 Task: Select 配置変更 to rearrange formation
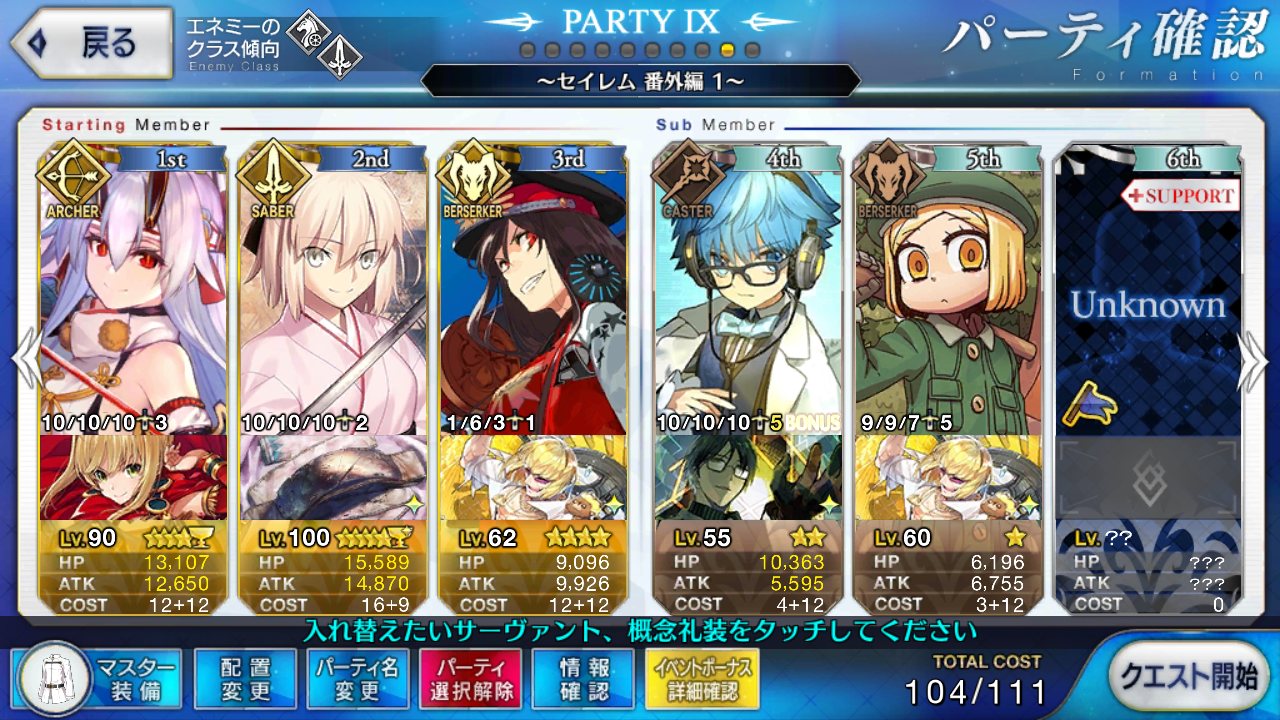tap(246, 678)
